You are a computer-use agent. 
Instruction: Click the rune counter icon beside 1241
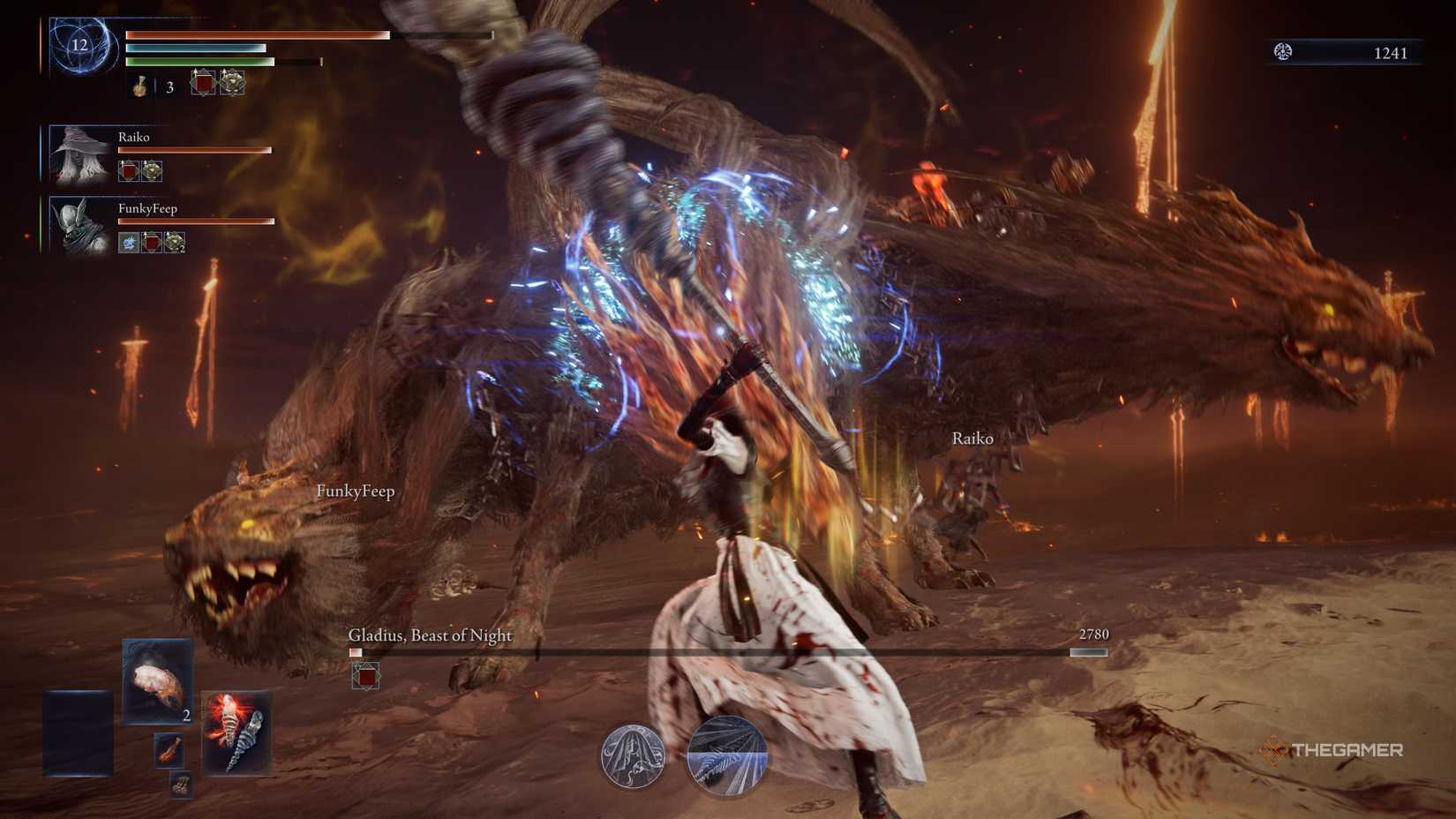click(1284, 51)
